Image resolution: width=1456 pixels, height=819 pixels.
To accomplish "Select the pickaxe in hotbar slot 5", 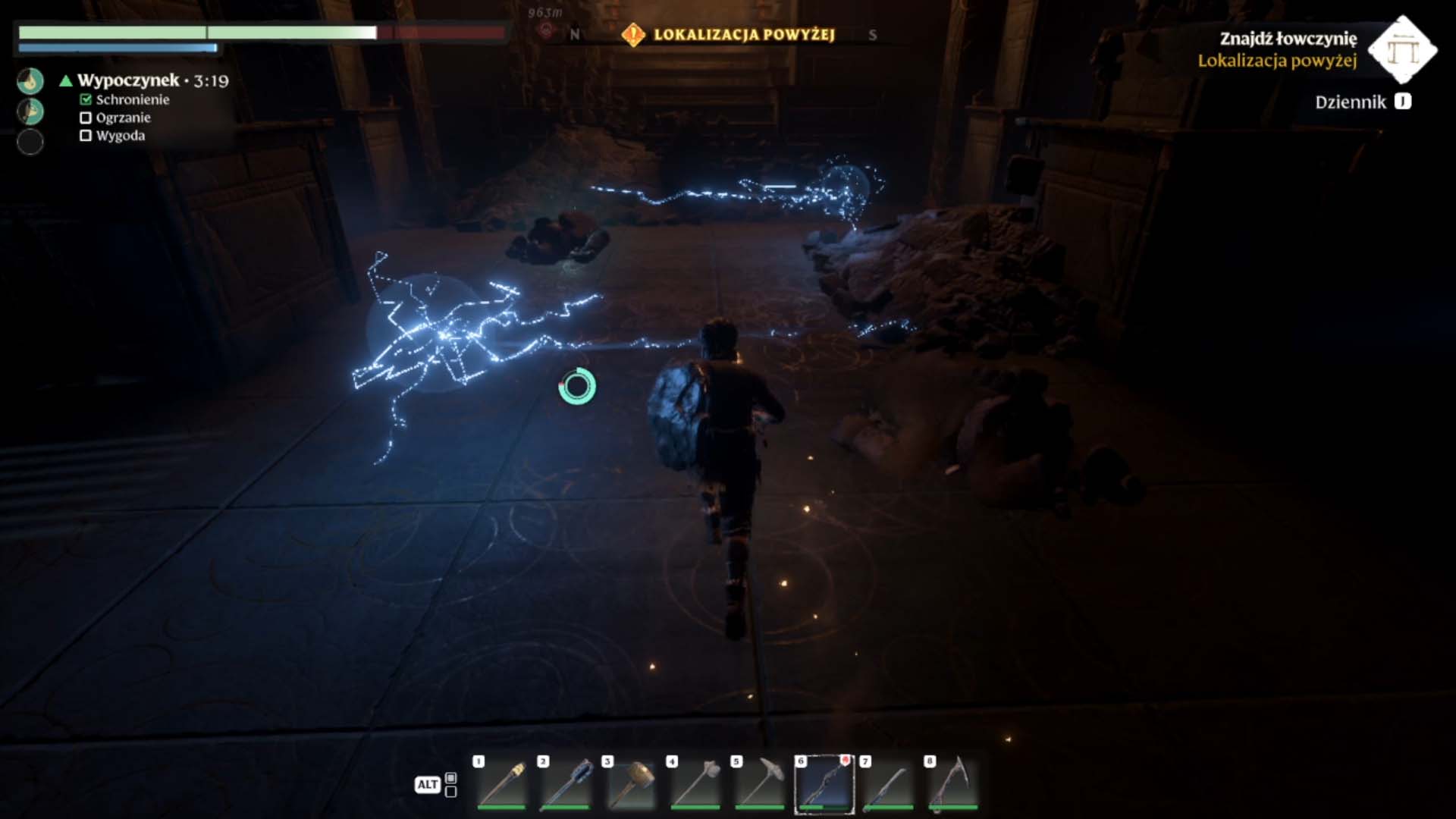I will pyautogui.click(x=759, y=783).
